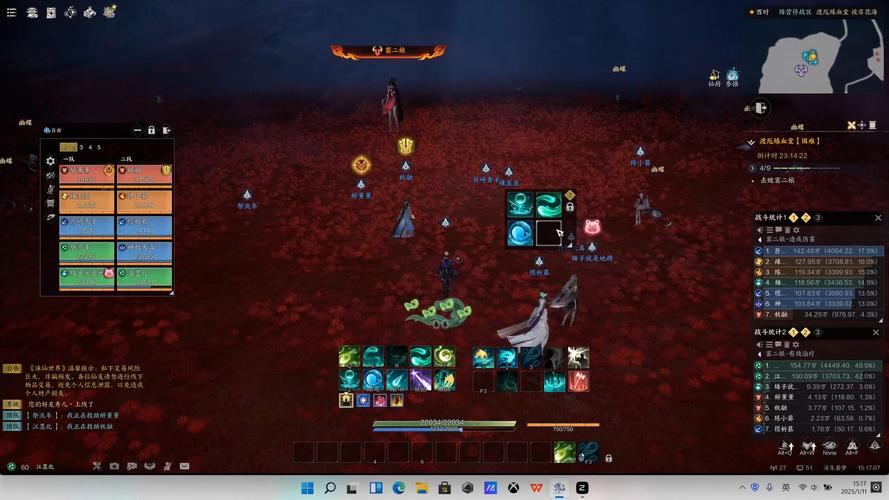Close the first combat statistics panel

coord(879,217)
